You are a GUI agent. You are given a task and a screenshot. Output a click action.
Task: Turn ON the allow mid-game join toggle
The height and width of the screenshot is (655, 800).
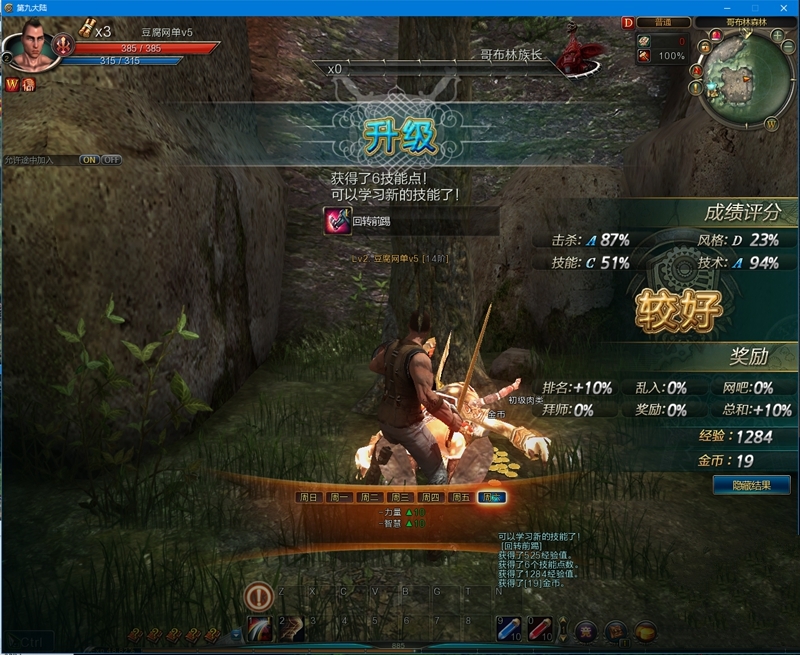[89, 160]
